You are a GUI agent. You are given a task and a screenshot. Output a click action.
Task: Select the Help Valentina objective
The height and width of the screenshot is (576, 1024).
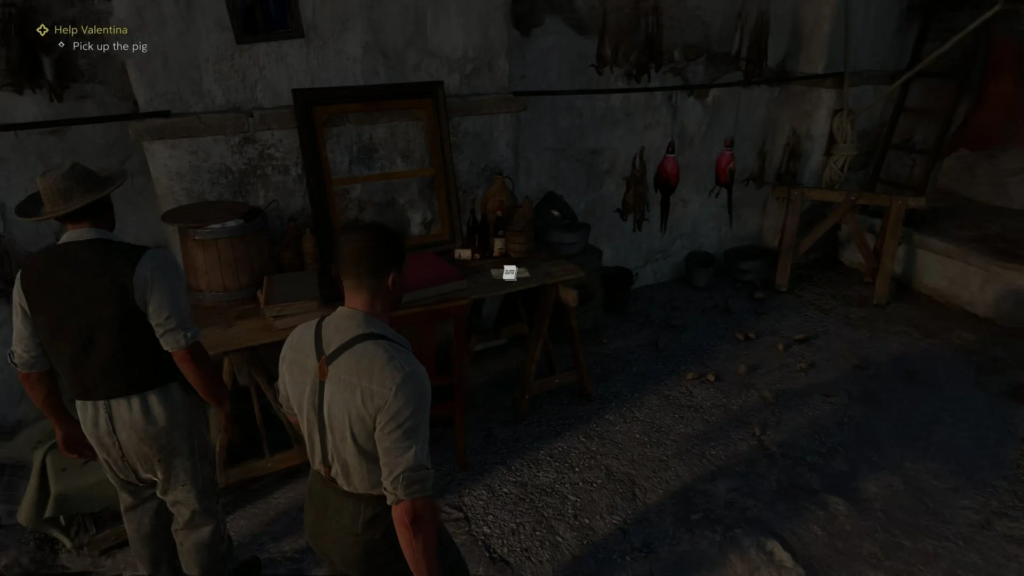click(89, 30)
